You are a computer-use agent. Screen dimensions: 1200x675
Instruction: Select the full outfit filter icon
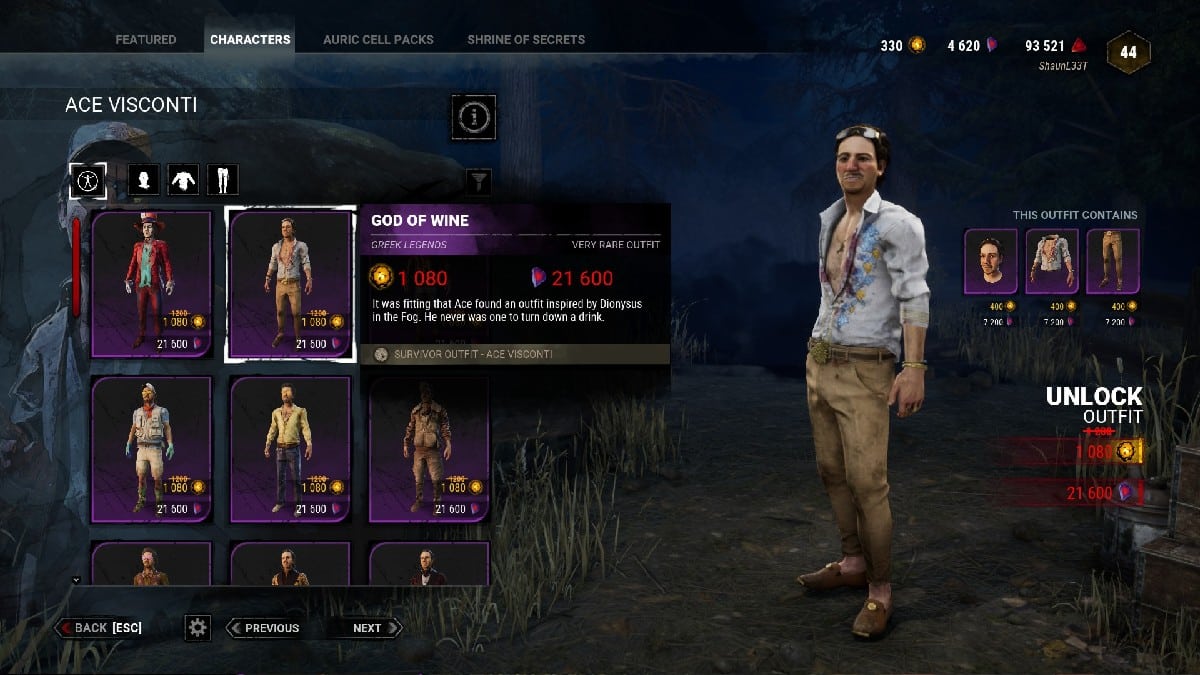tap(88, 180)
